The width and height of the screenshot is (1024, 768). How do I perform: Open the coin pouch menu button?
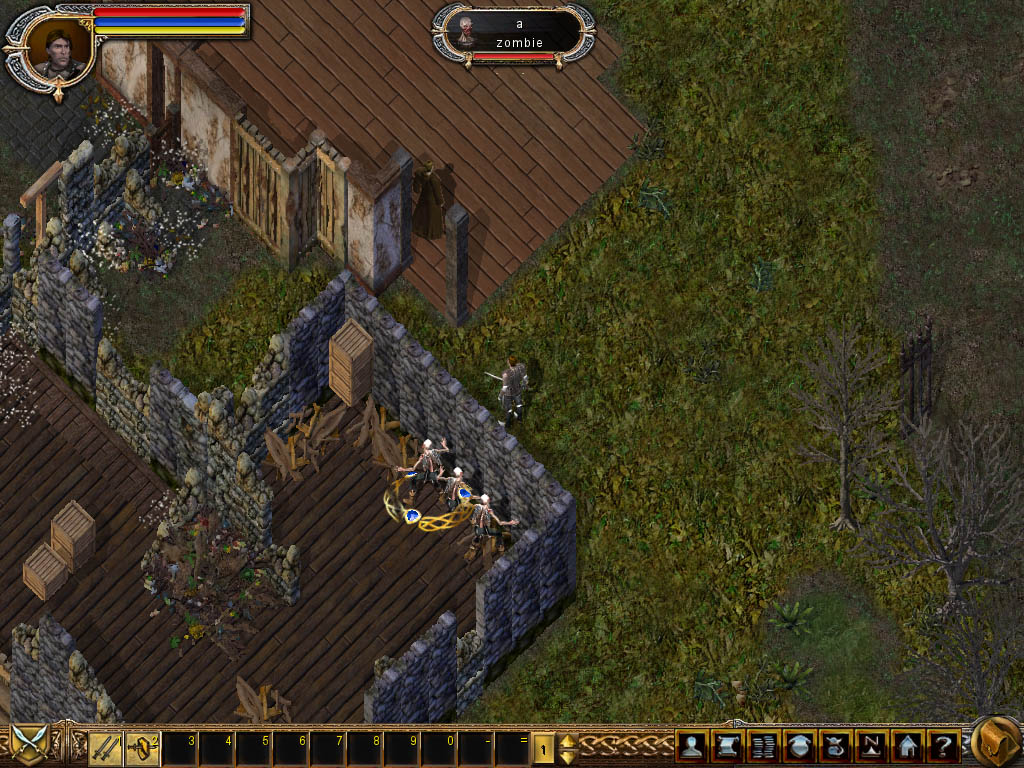[x=835, y=746]
